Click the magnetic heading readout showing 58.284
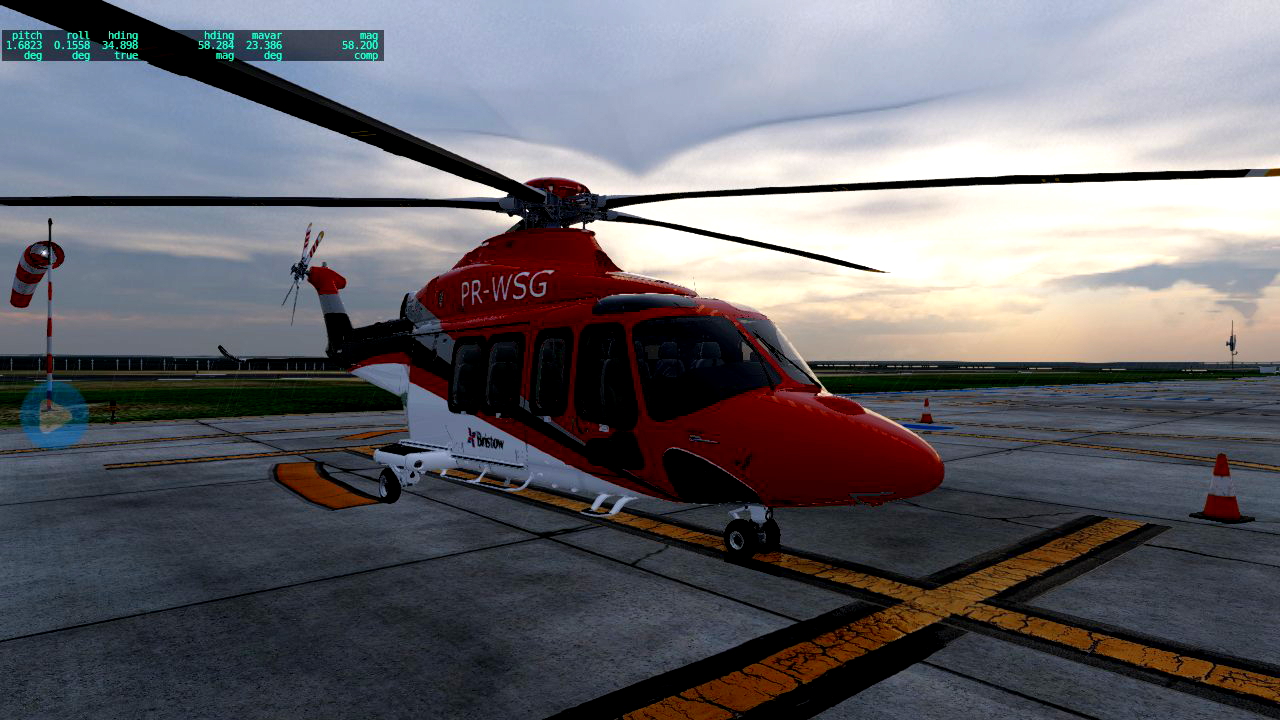The width and height of the screenshot is (1280, 720). coord(218,43)
